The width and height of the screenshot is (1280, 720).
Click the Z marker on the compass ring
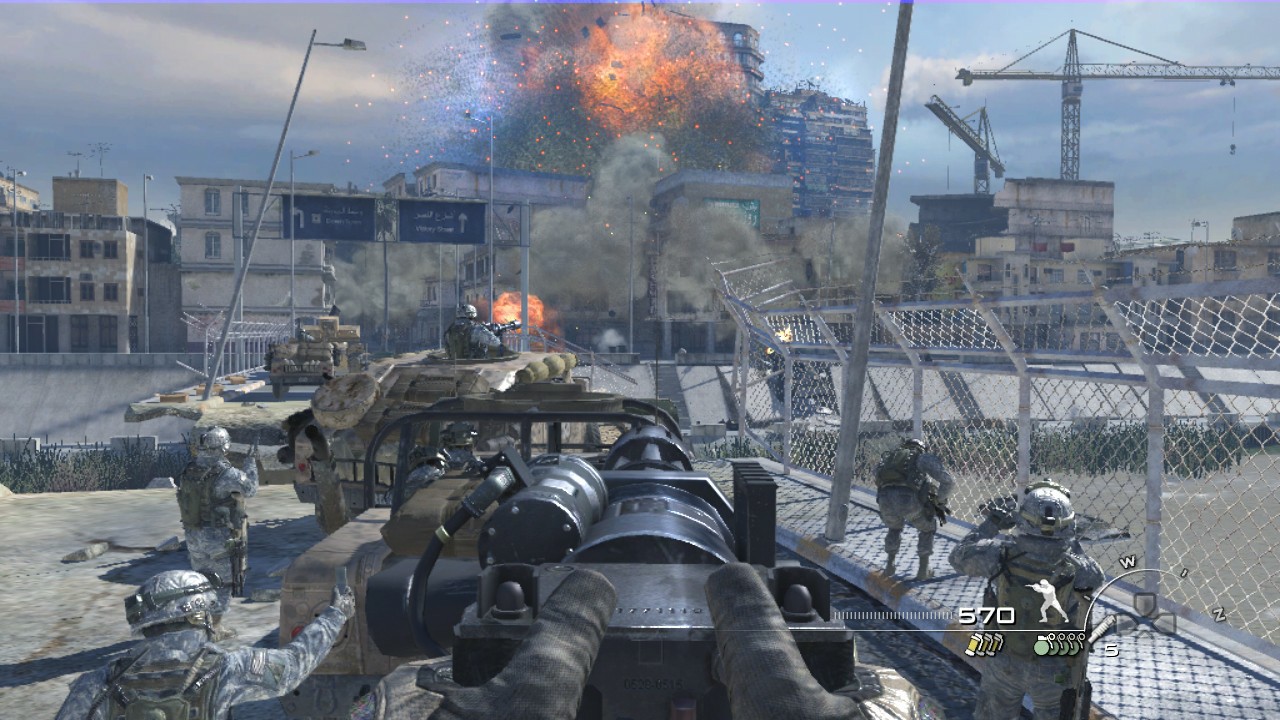(1218, 614)
